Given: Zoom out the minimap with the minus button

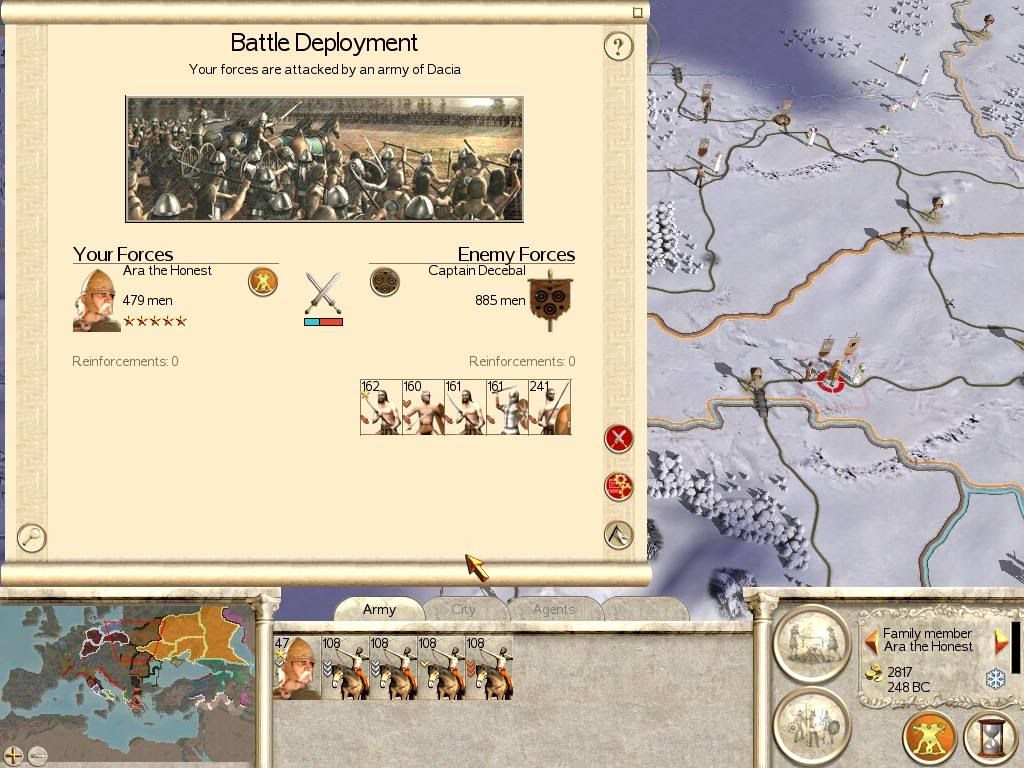Looking at the screenshot, I should 38,755.
